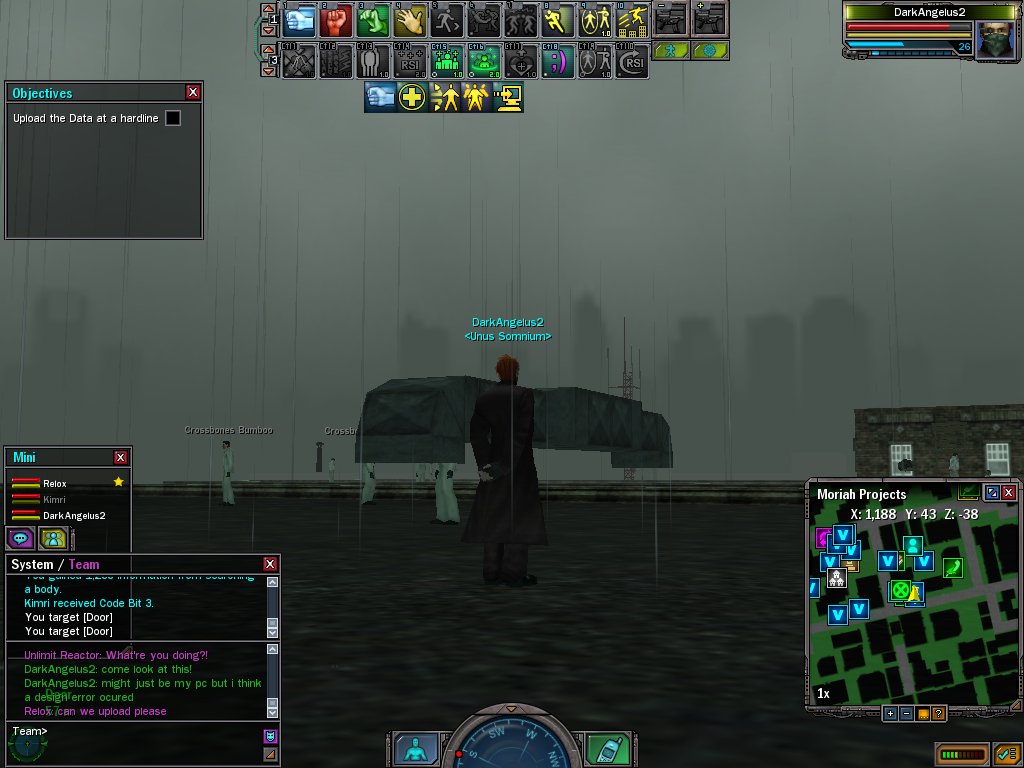Select team member Kimri
This screenshot has height=768, width=1024.
(x=54, y=499)
